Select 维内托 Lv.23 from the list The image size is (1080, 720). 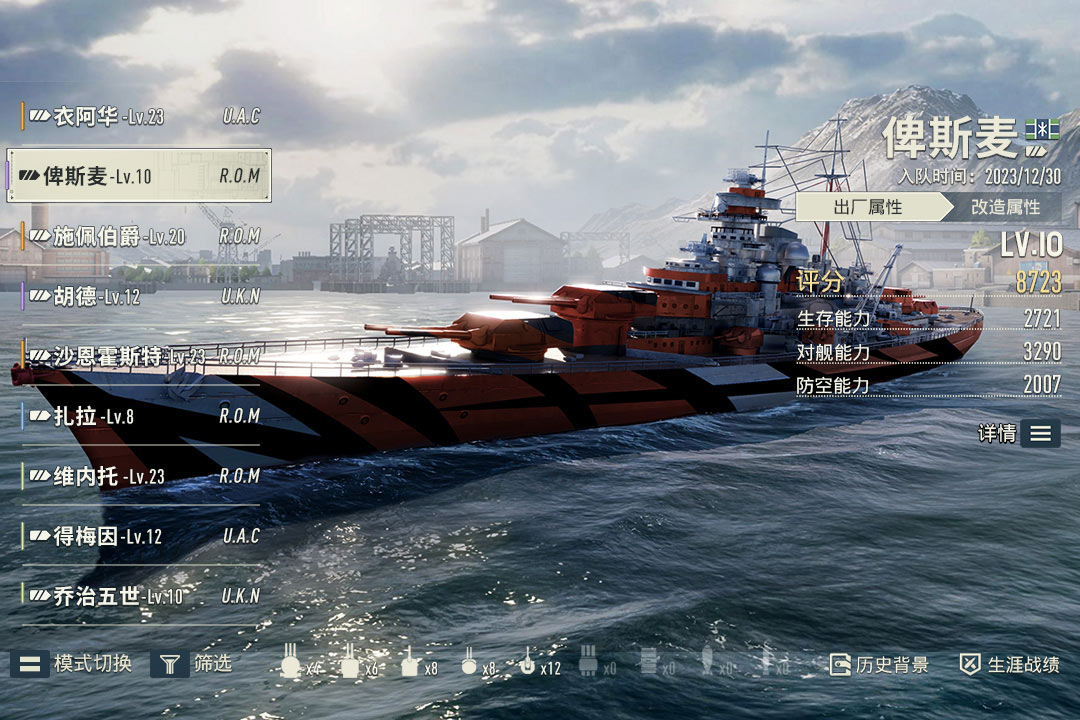[140, 476]
